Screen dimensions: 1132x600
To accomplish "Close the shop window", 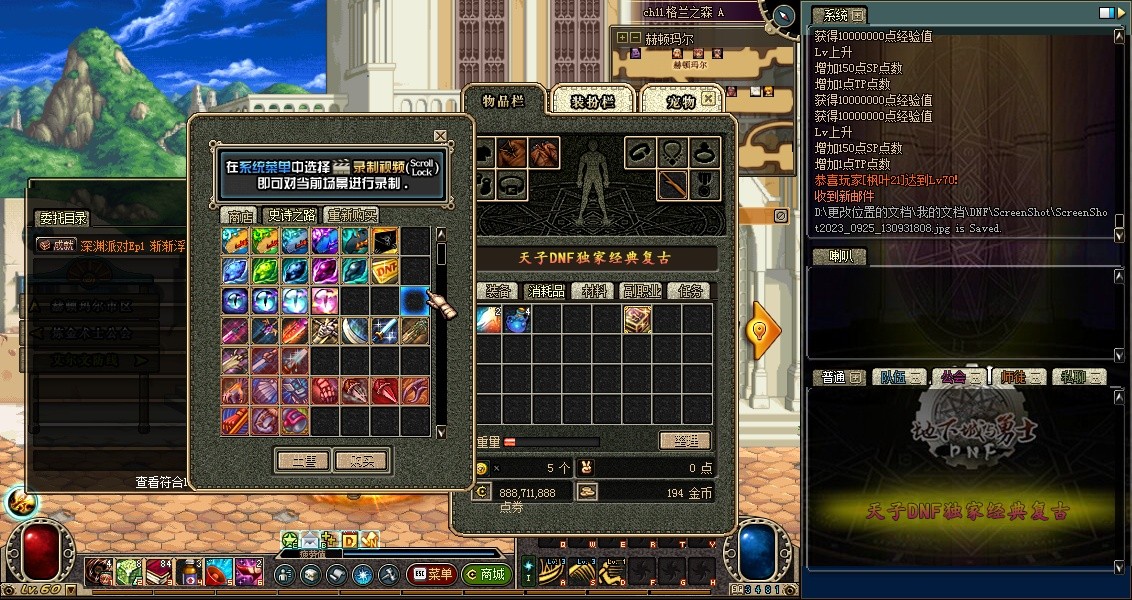I will [x=440, y=135].
